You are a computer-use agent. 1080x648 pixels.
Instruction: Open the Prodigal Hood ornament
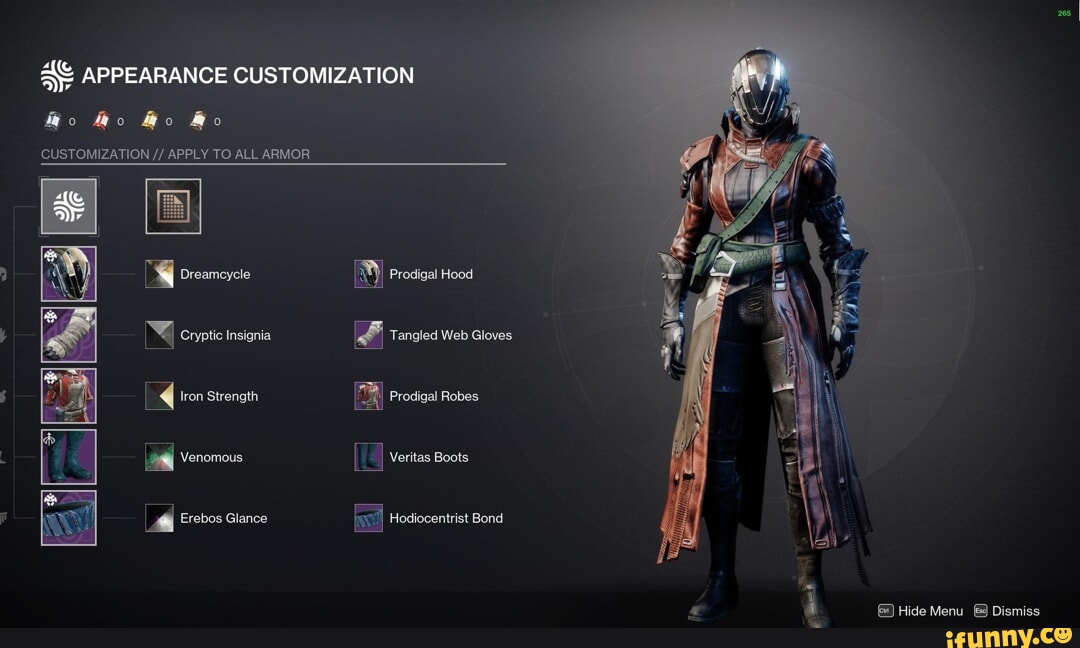coord(369,274)
